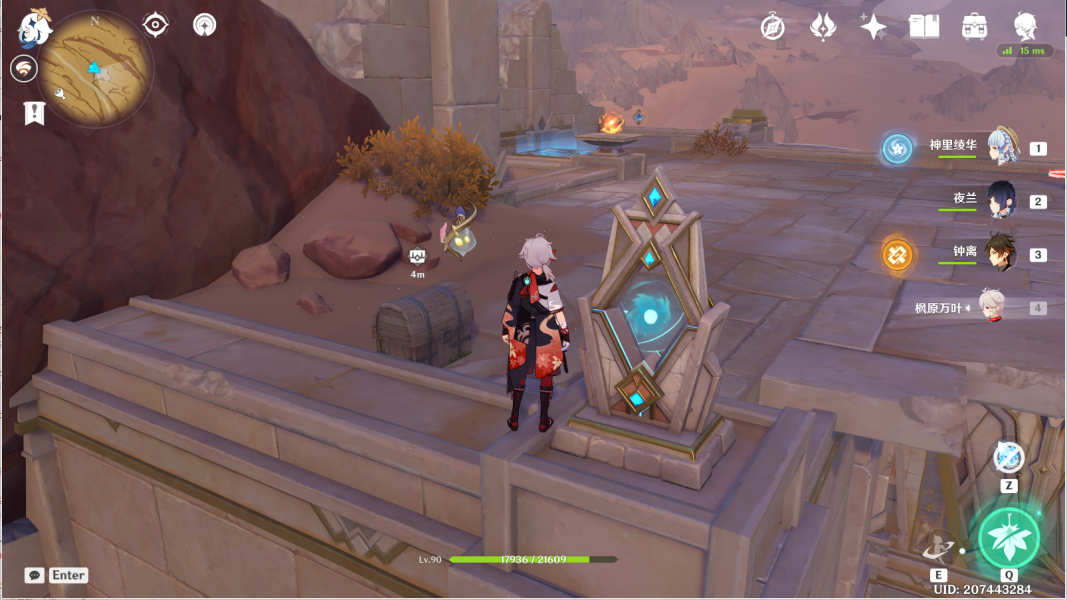Viewport: 1067px width, 600px height.
Task: Open the quest banner with the exclamation mark
Action: pos(35,112)
